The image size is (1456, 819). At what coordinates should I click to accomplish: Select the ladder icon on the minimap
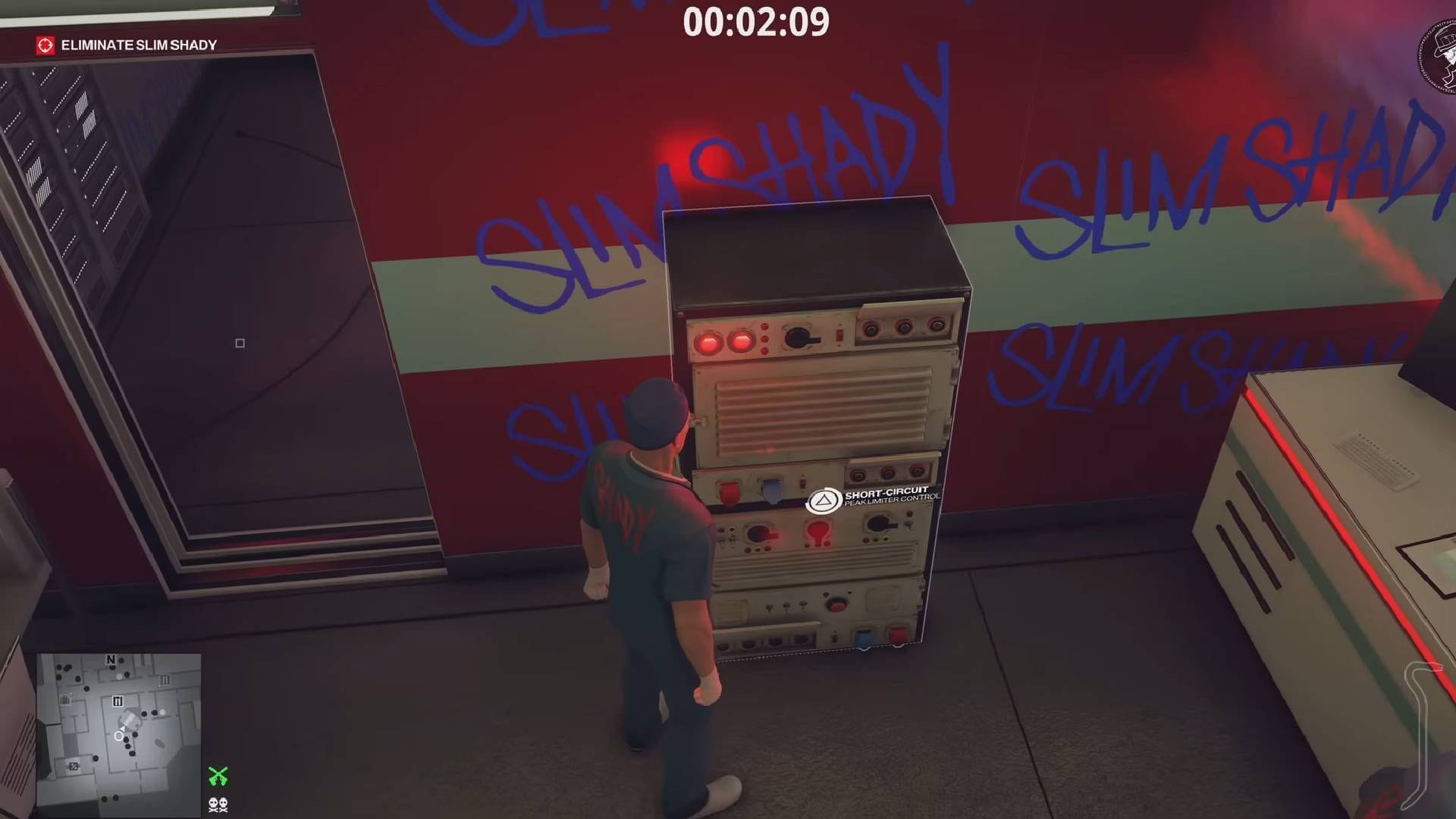pos(118,701)
